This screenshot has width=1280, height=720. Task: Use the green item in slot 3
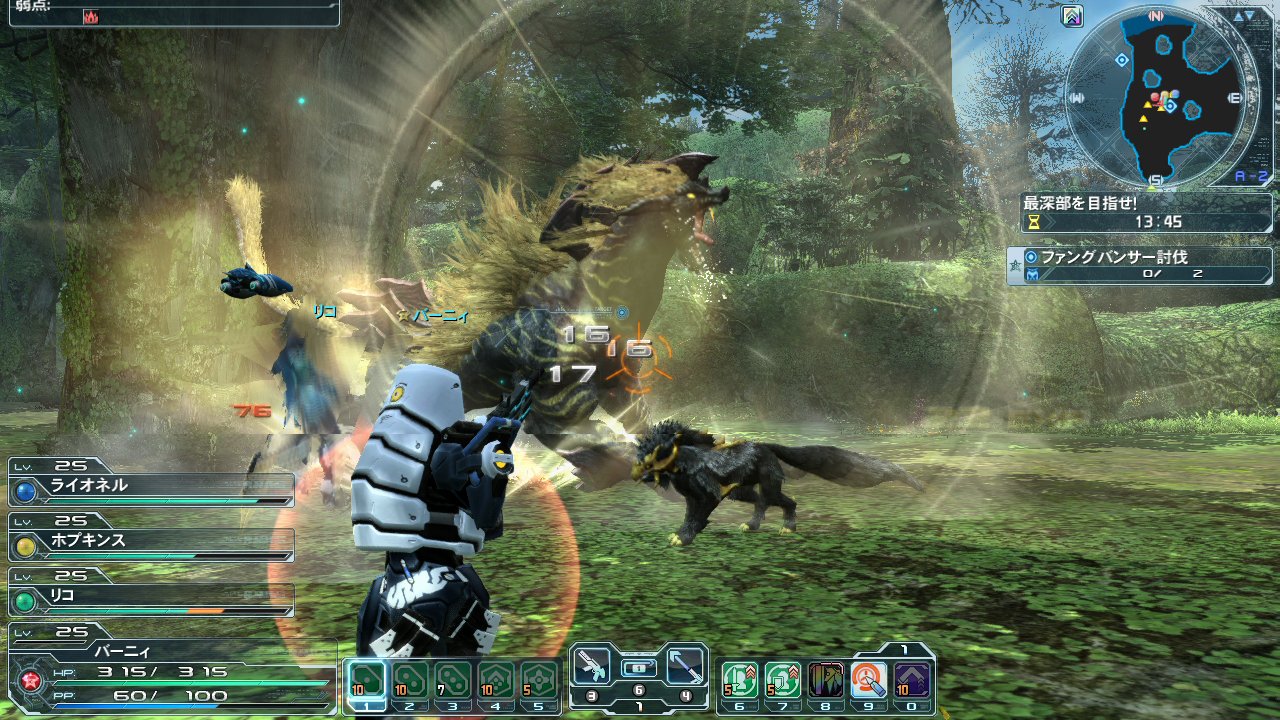[452, 680]
